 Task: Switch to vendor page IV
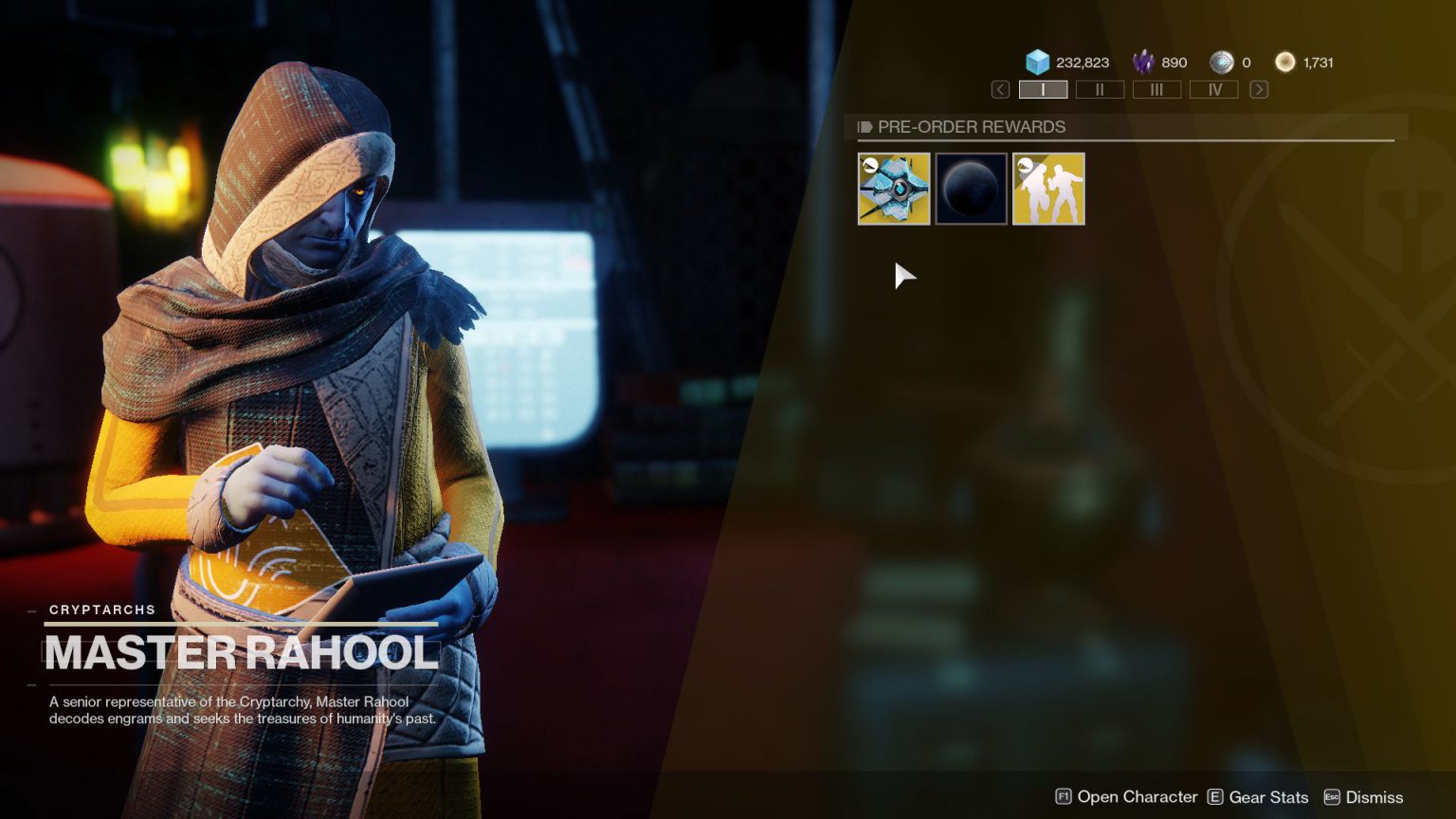1214,89
